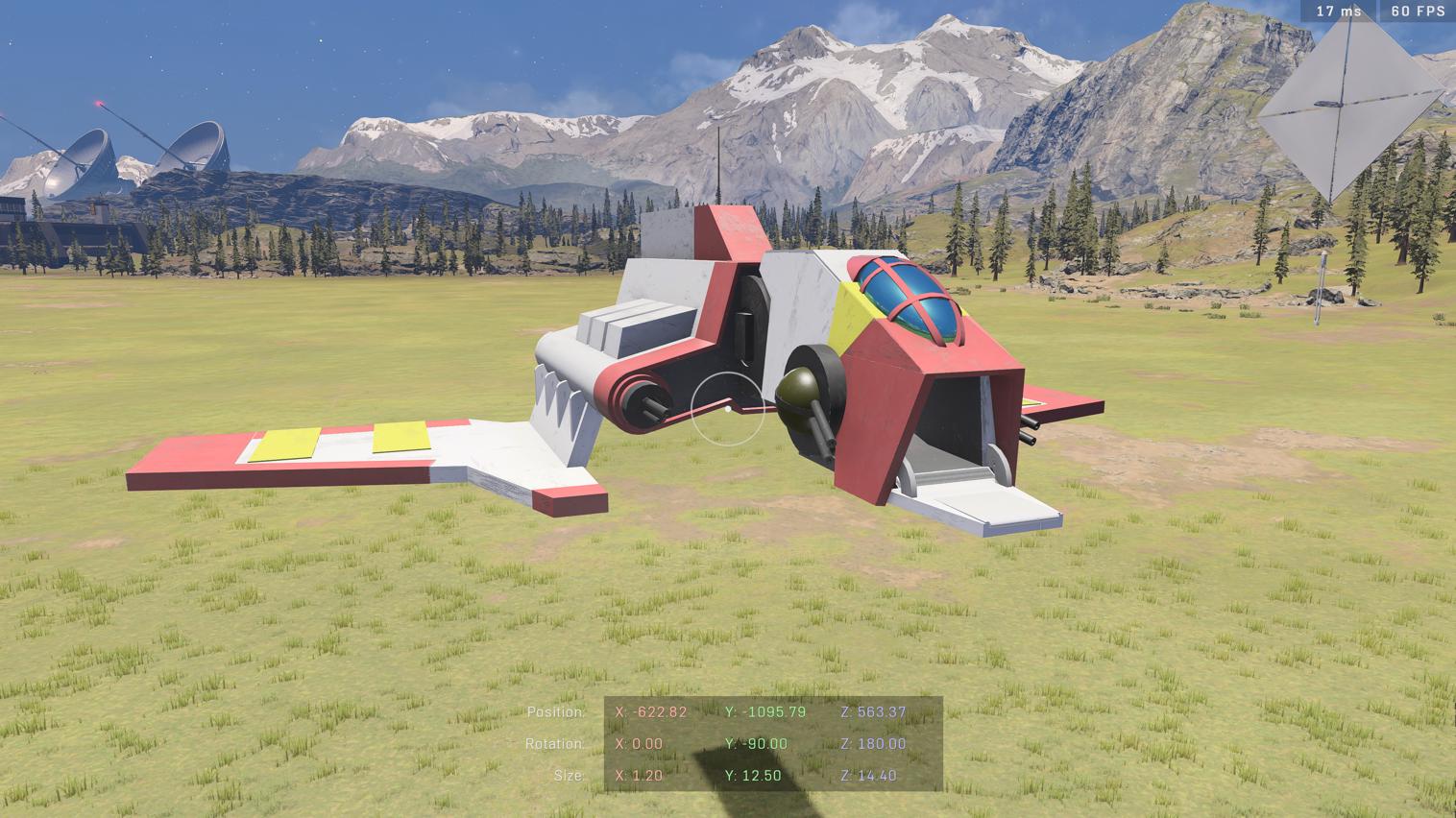Click the Position row label
Screen dimensions: 1456x818
pyautogui.click(x=555, y=712)
